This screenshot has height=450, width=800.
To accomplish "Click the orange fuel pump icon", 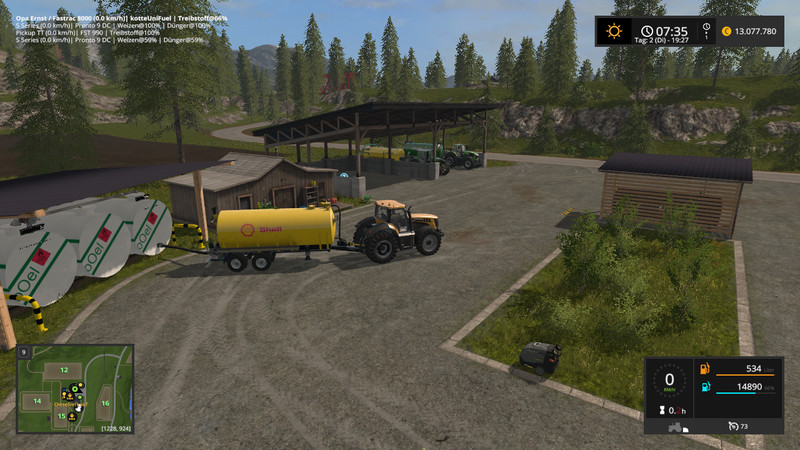I will (x=706, y=368).
